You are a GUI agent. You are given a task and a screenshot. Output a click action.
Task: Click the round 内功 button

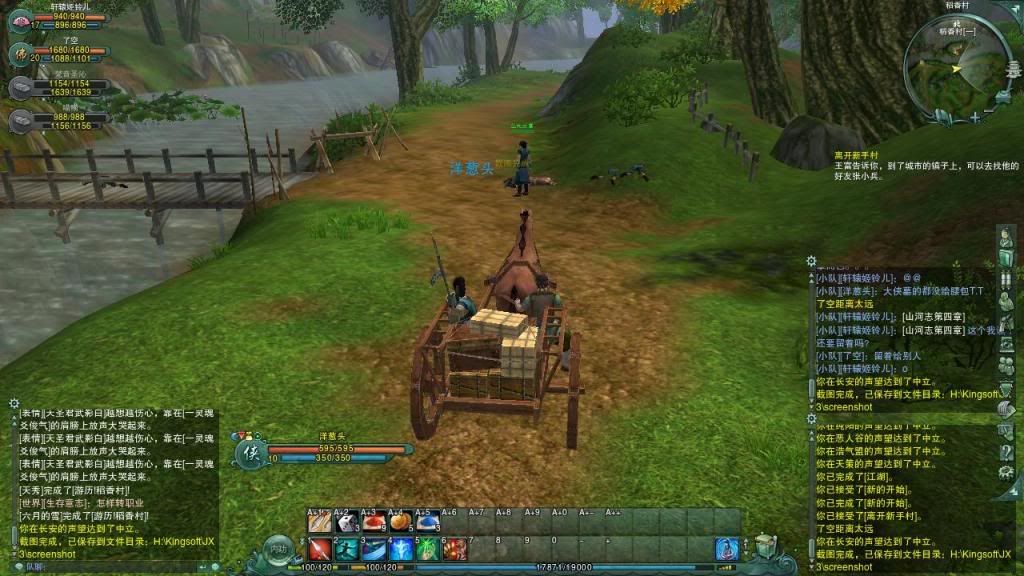pos(279,549)
